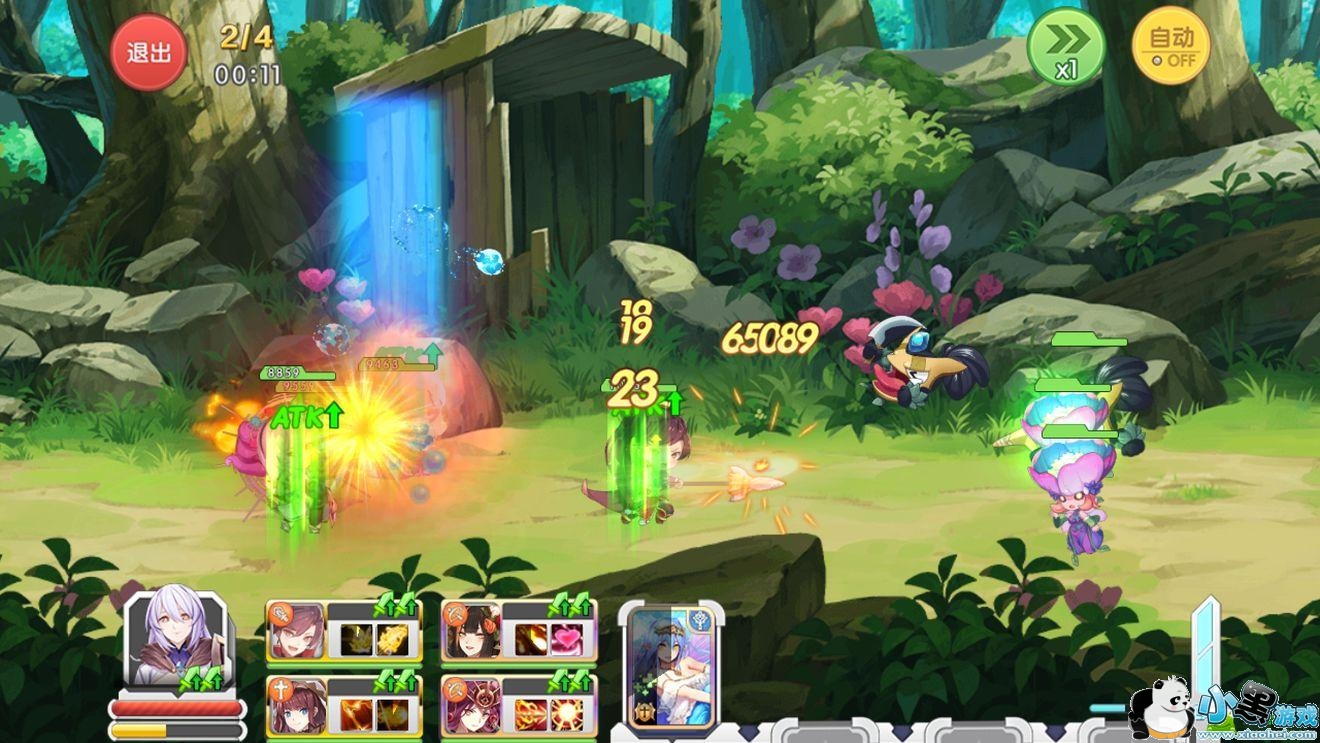Cast the red spiral flame skill
This screenshot has height=743, width=1320.
click(x=531, y=714)
